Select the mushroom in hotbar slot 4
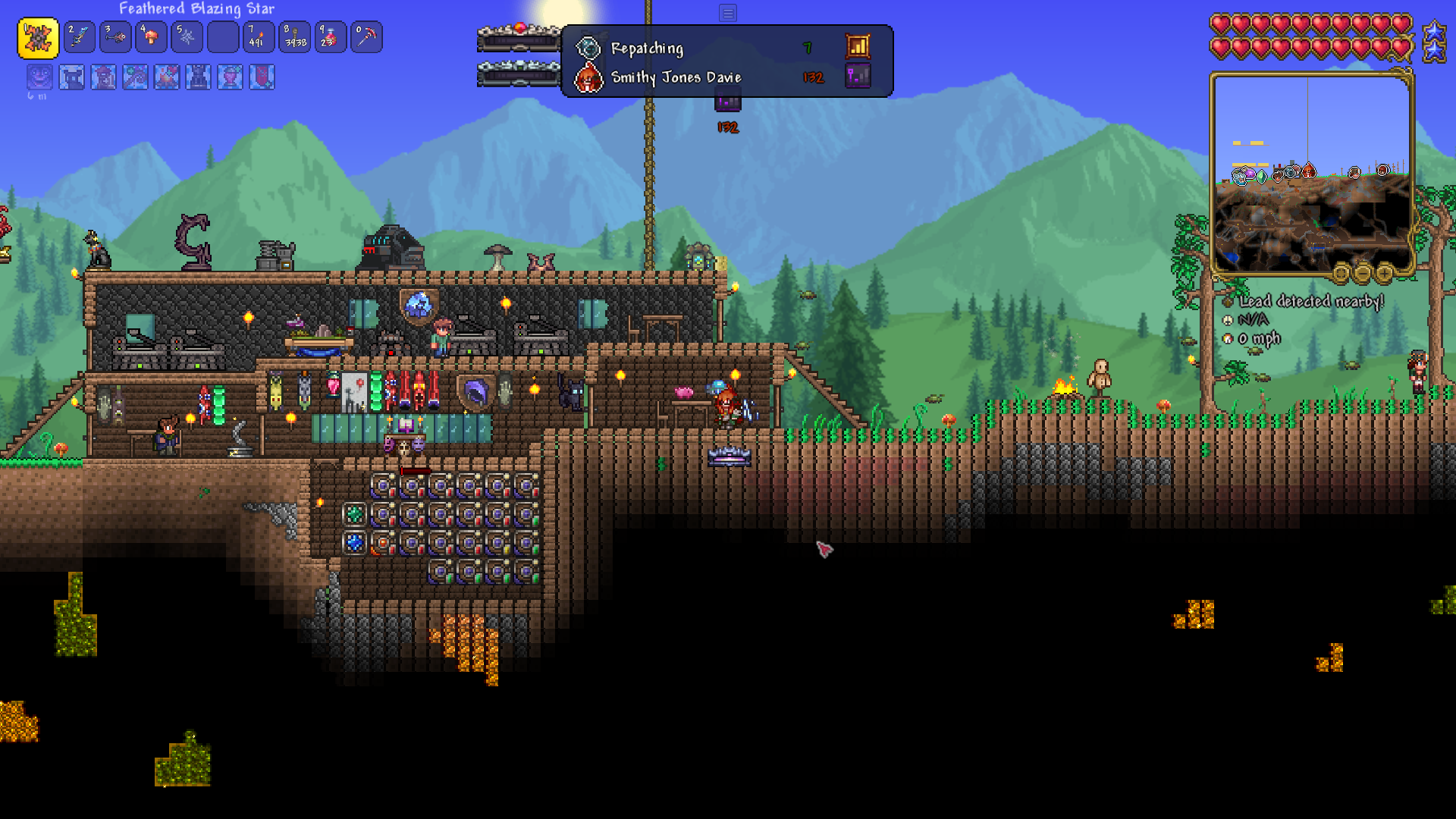The image size is (1456, 819). pos(151,37)
